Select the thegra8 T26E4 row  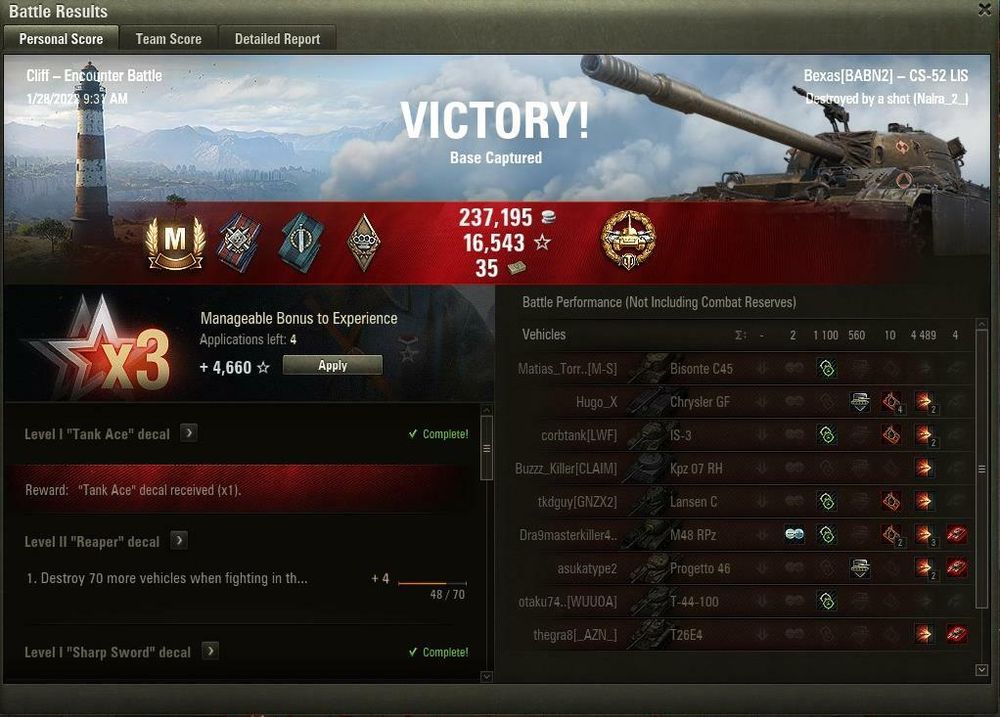tap(700, 635)
